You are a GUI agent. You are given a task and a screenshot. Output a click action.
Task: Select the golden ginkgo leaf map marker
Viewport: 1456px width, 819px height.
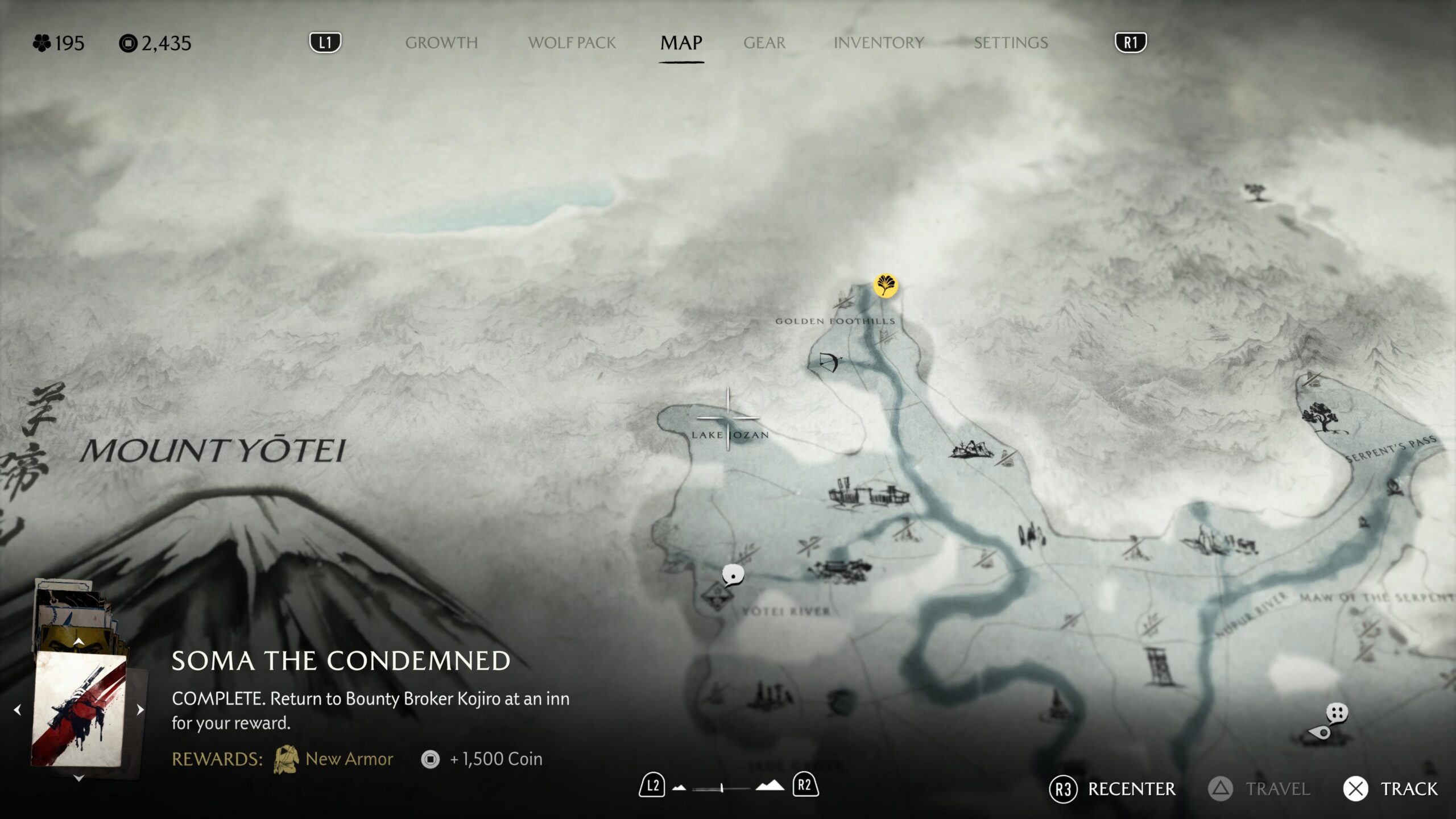[885, 285]
